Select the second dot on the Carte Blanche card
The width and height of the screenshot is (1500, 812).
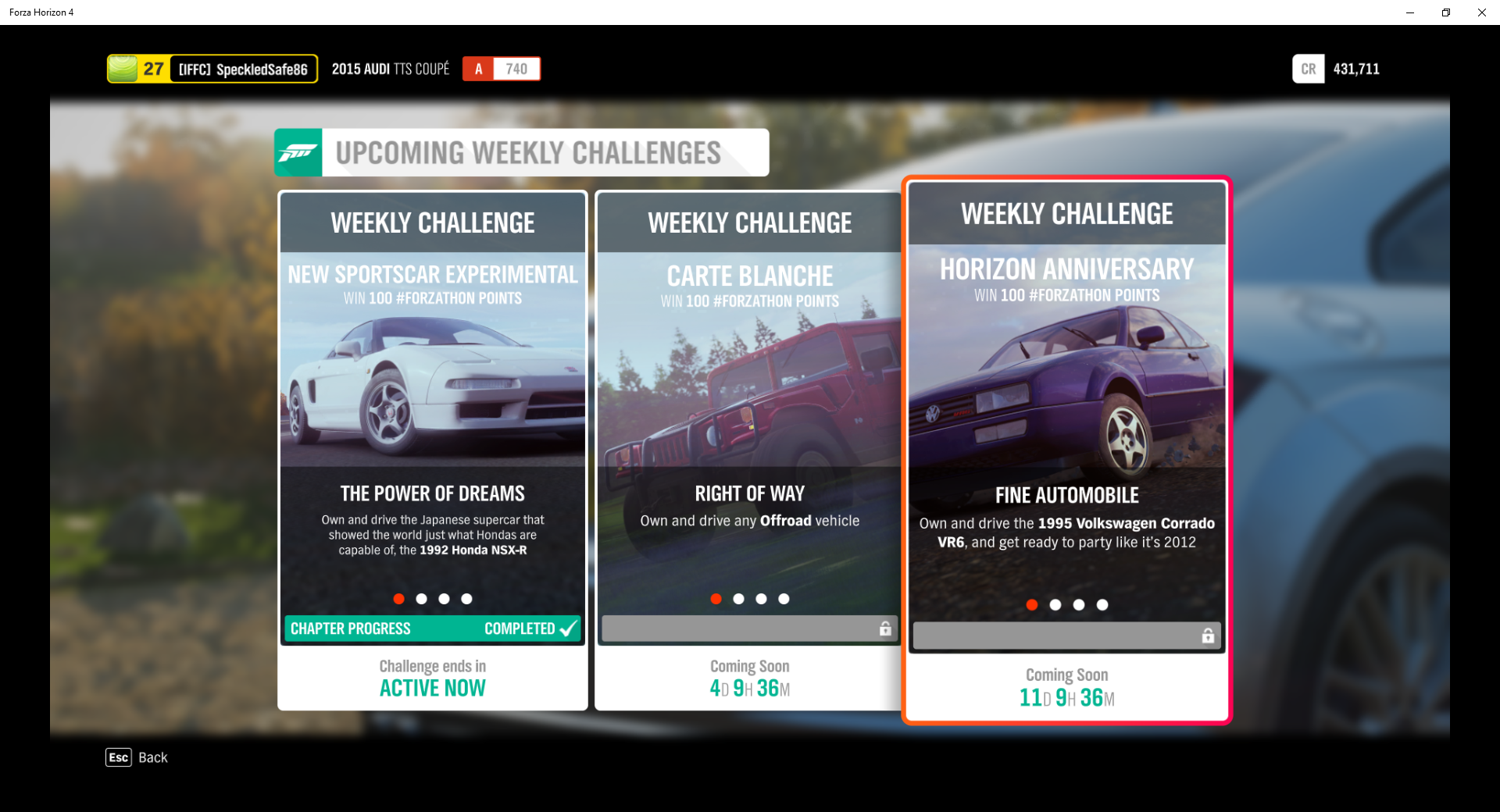point(738,599)
